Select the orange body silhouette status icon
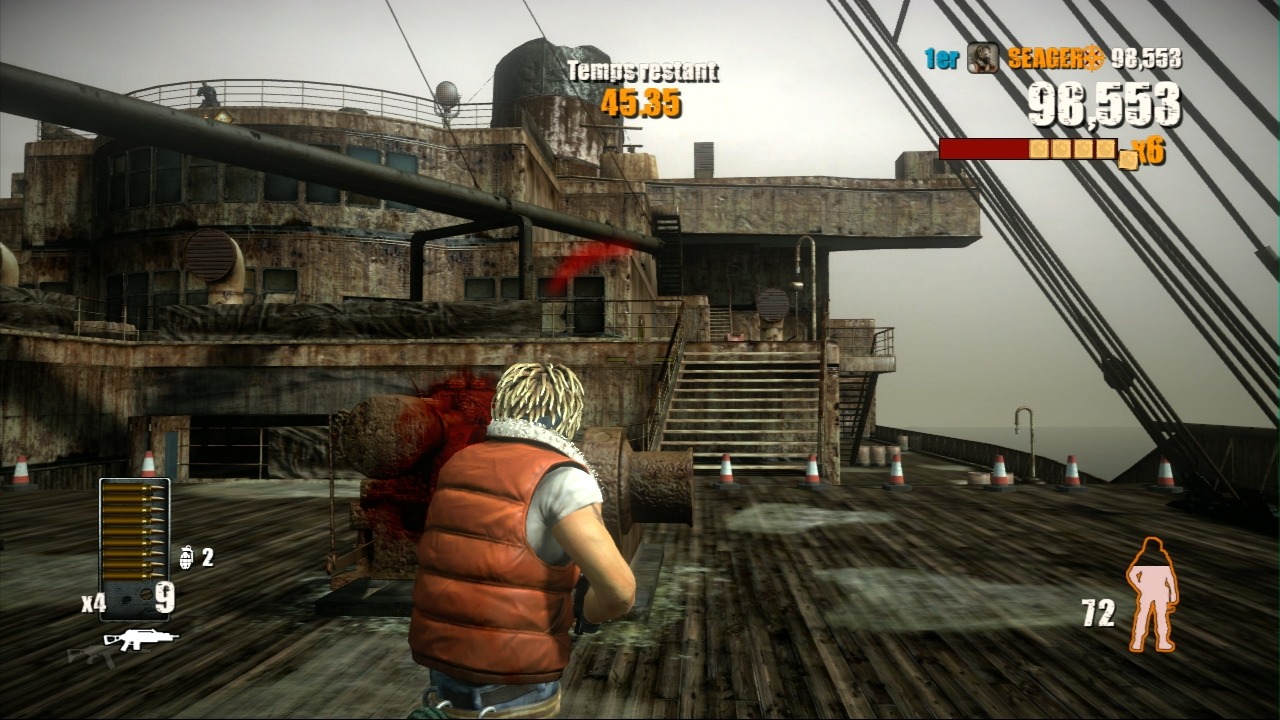Viewport: 1280px width, 720px height. point(1151,594)
